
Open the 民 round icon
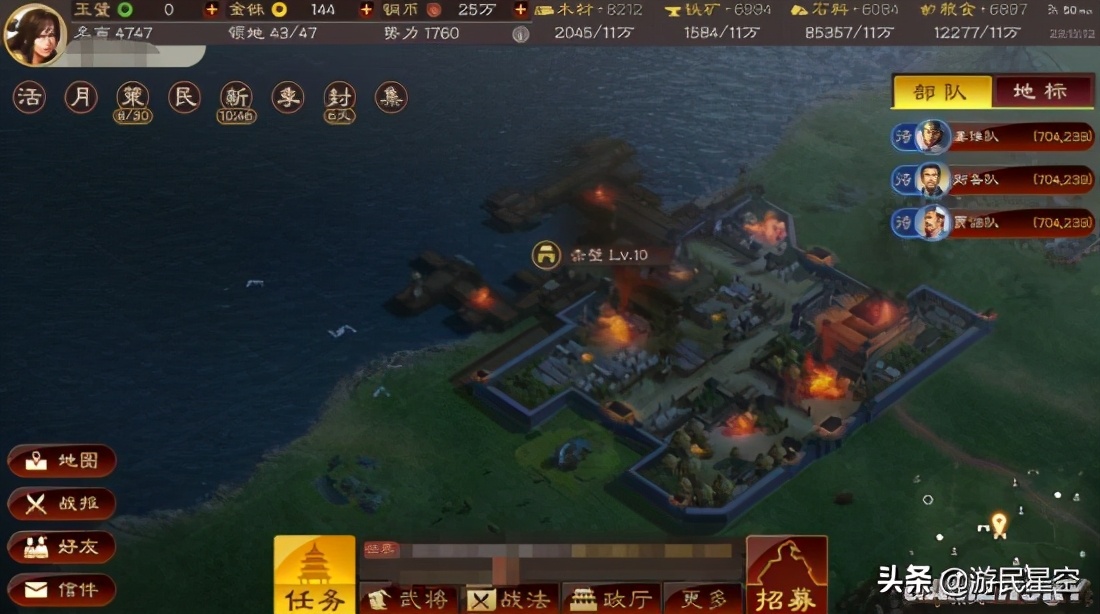tap(184, 98)
